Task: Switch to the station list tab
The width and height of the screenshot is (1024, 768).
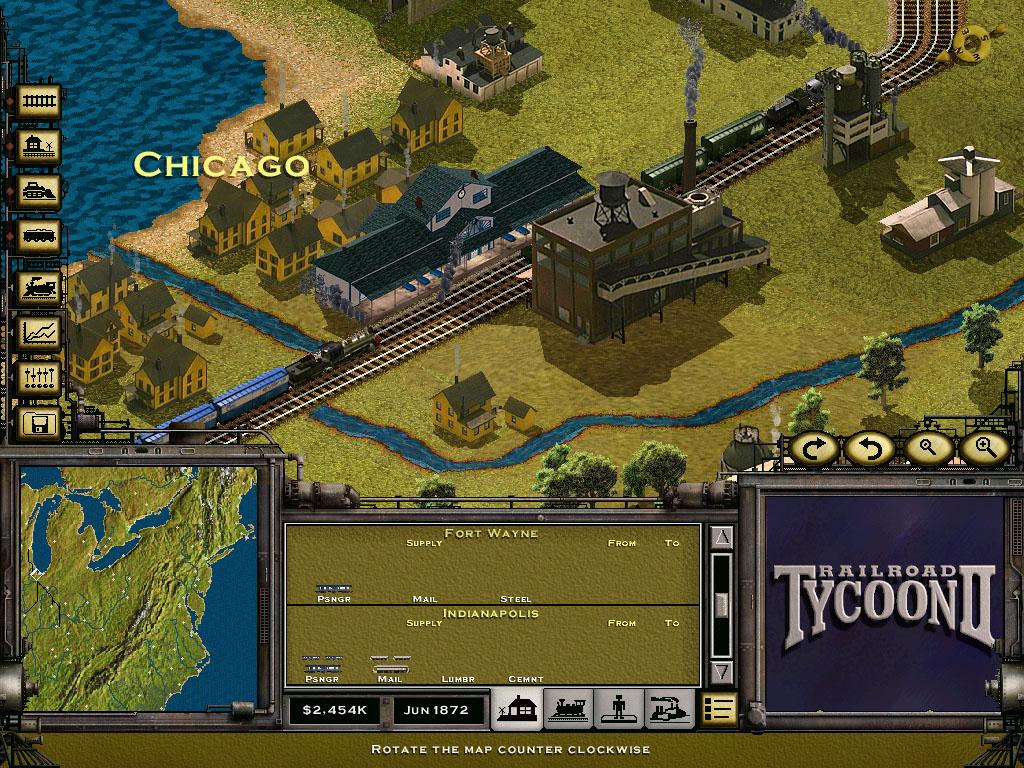Action: 518,709
